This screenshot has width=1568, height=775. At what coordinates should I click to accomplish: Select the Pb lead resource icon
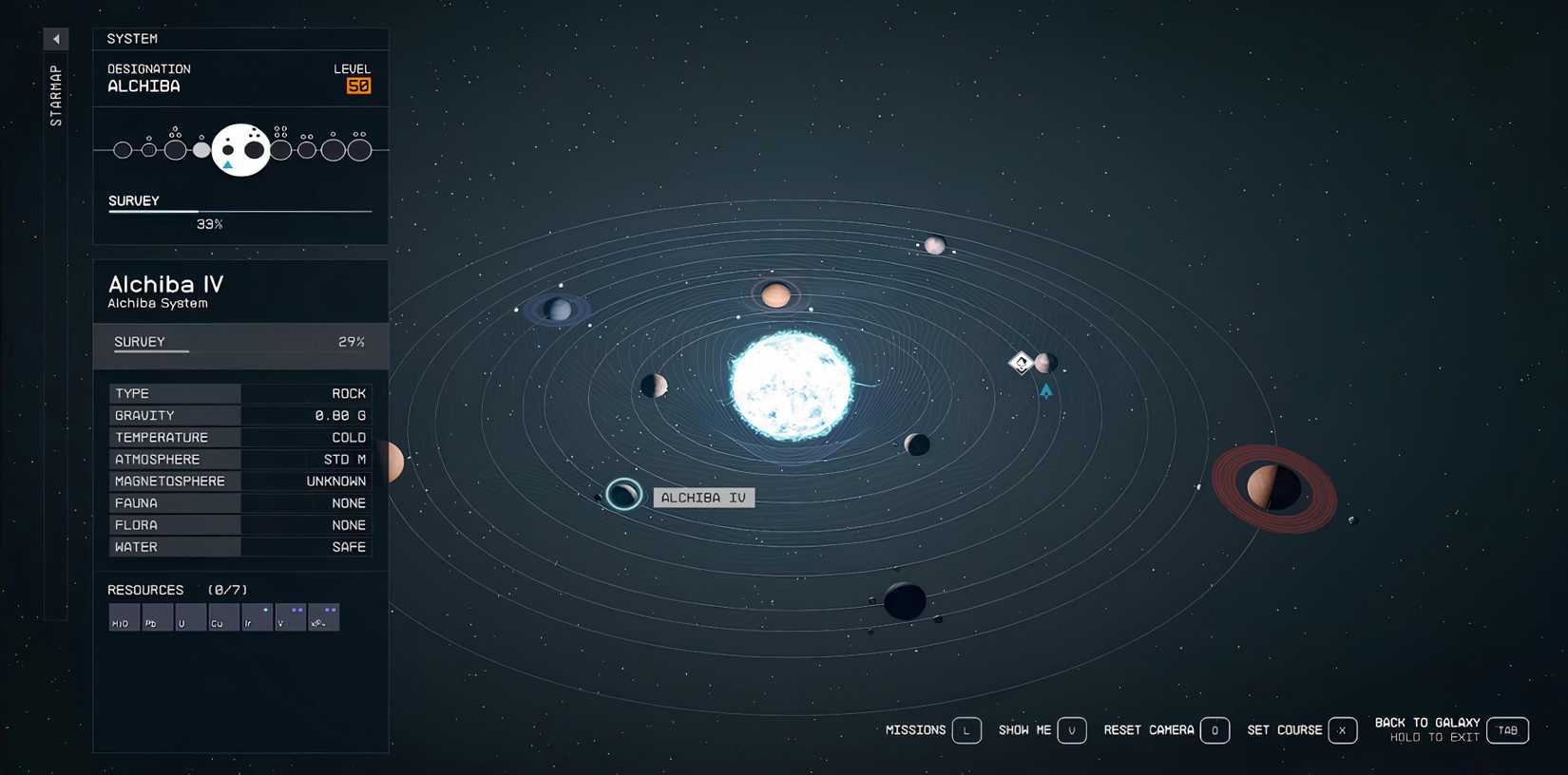click(157, 616)
